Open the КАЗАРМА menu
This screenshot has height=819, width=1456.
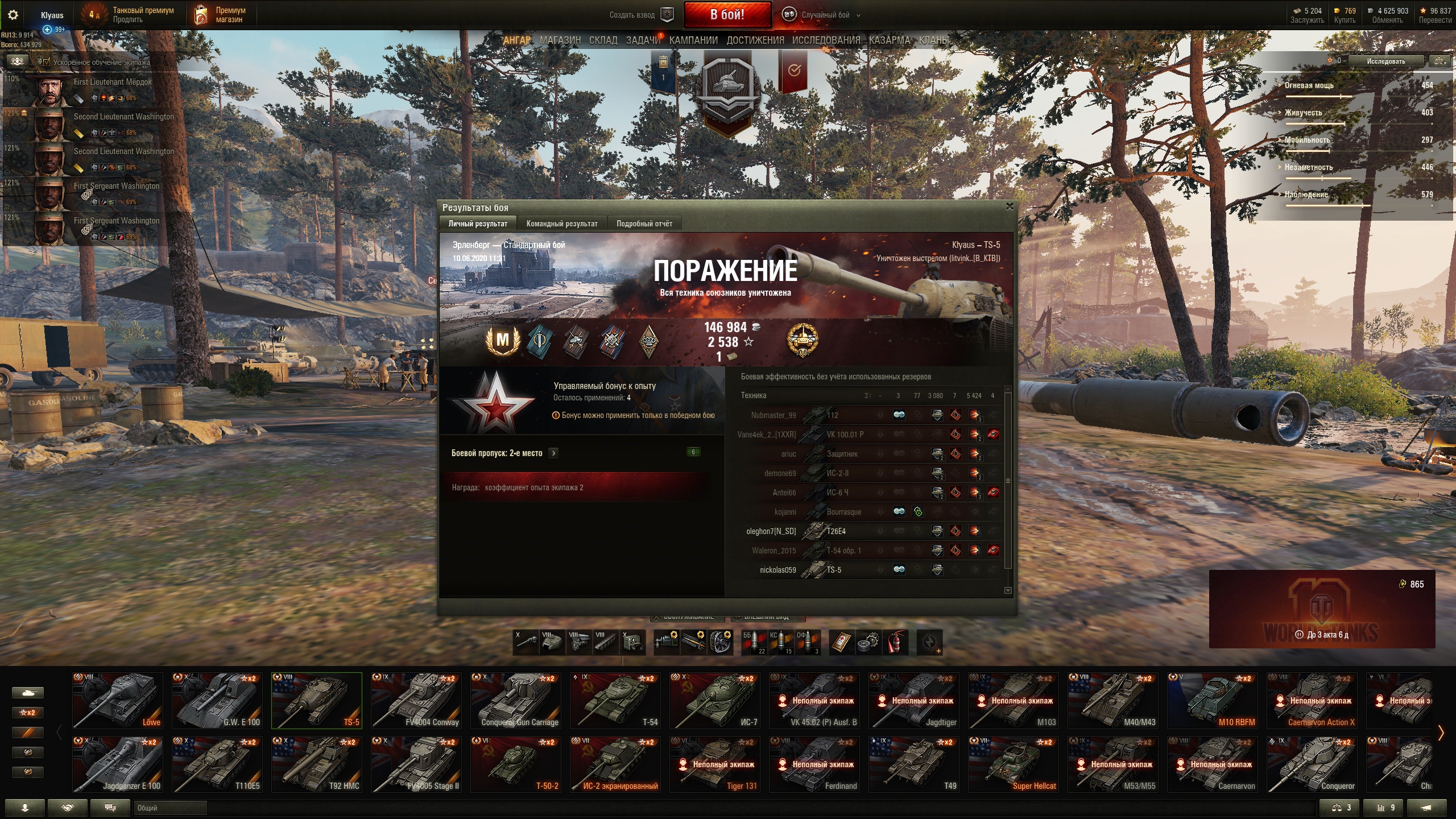tap(889, 40)
